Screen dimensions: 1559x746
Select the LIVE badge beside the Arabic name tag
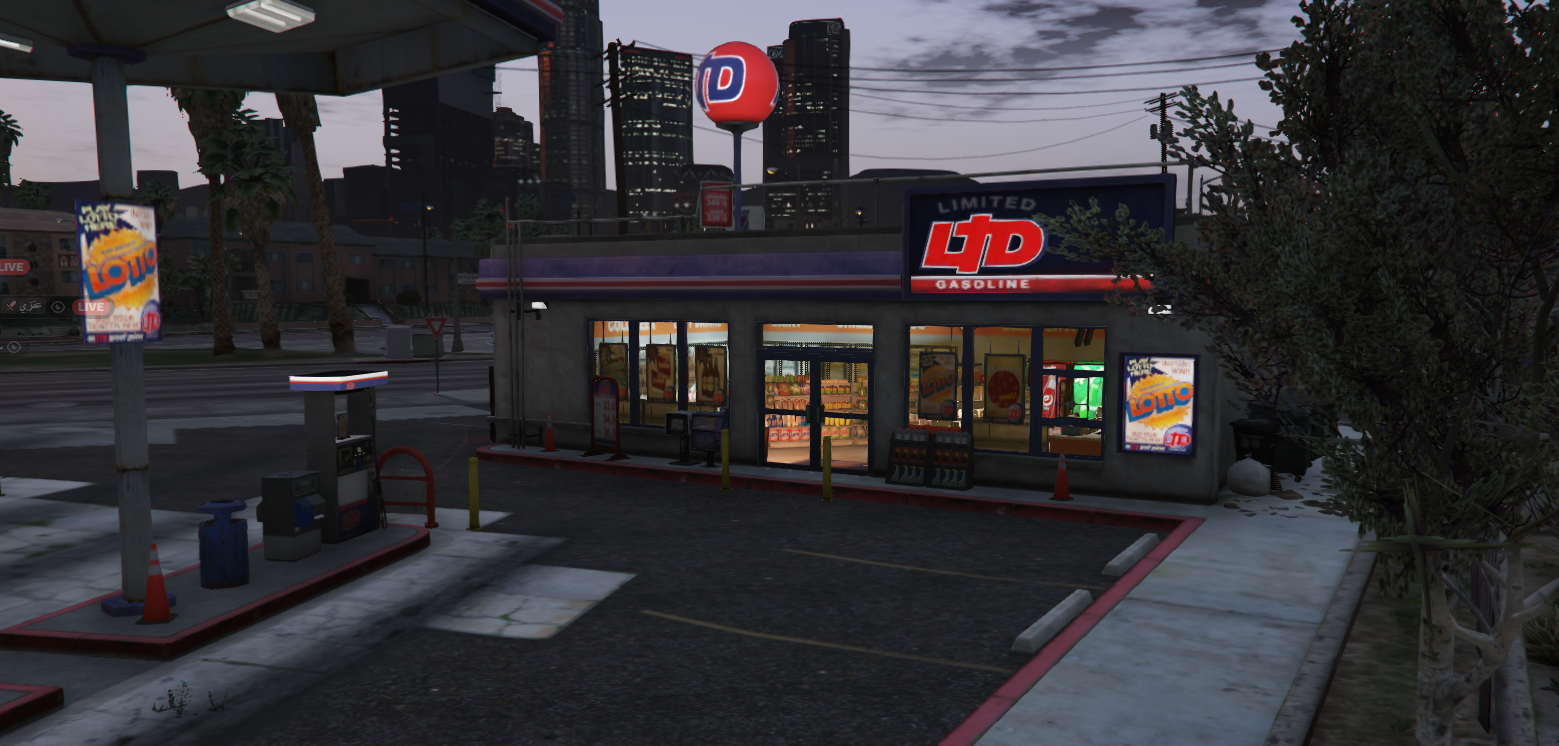coord(90,307)
